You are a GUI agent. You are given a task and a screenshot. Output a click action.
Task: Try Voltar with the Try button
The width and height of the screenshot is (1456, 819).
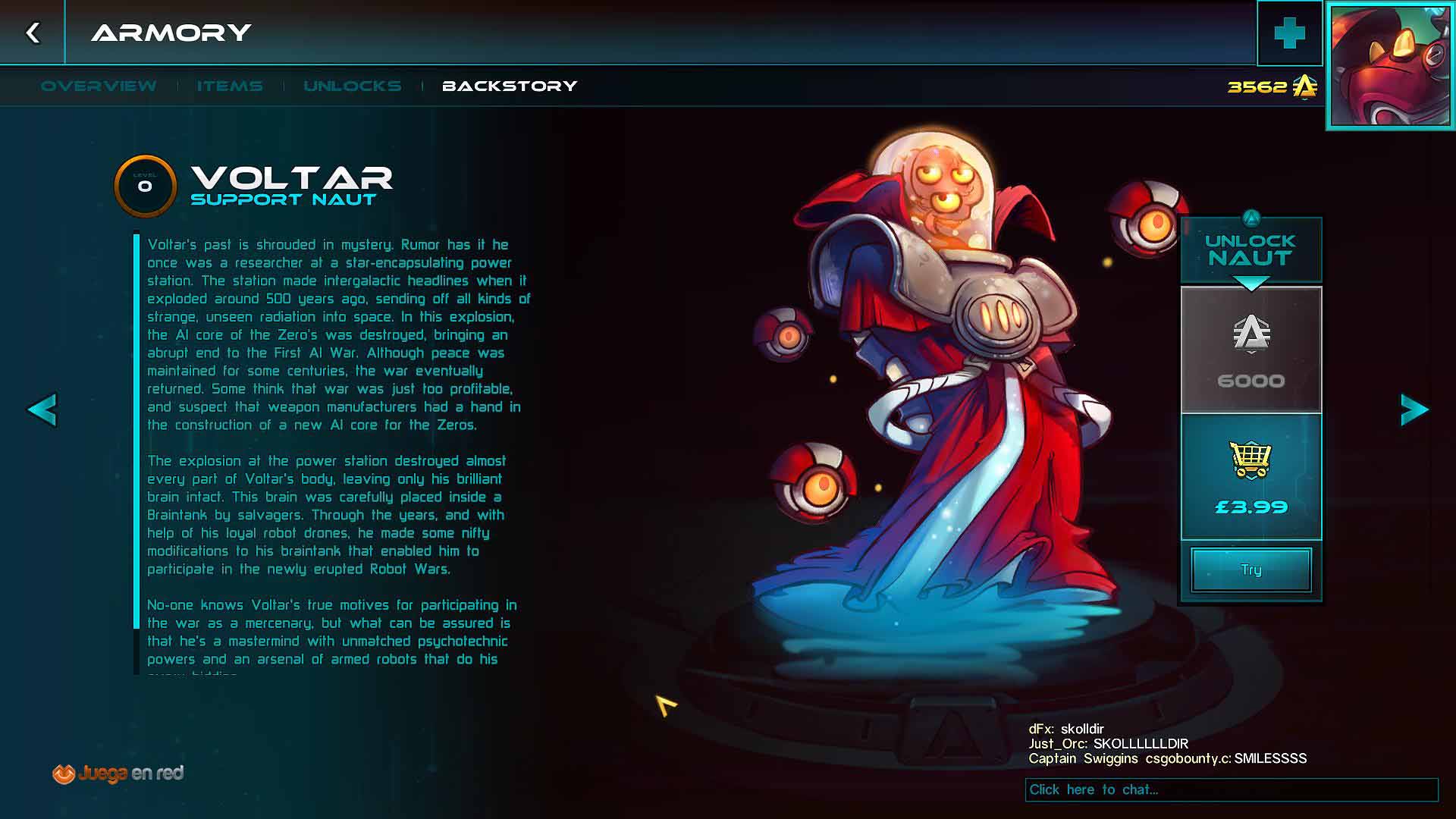(x=1251, y=570)
